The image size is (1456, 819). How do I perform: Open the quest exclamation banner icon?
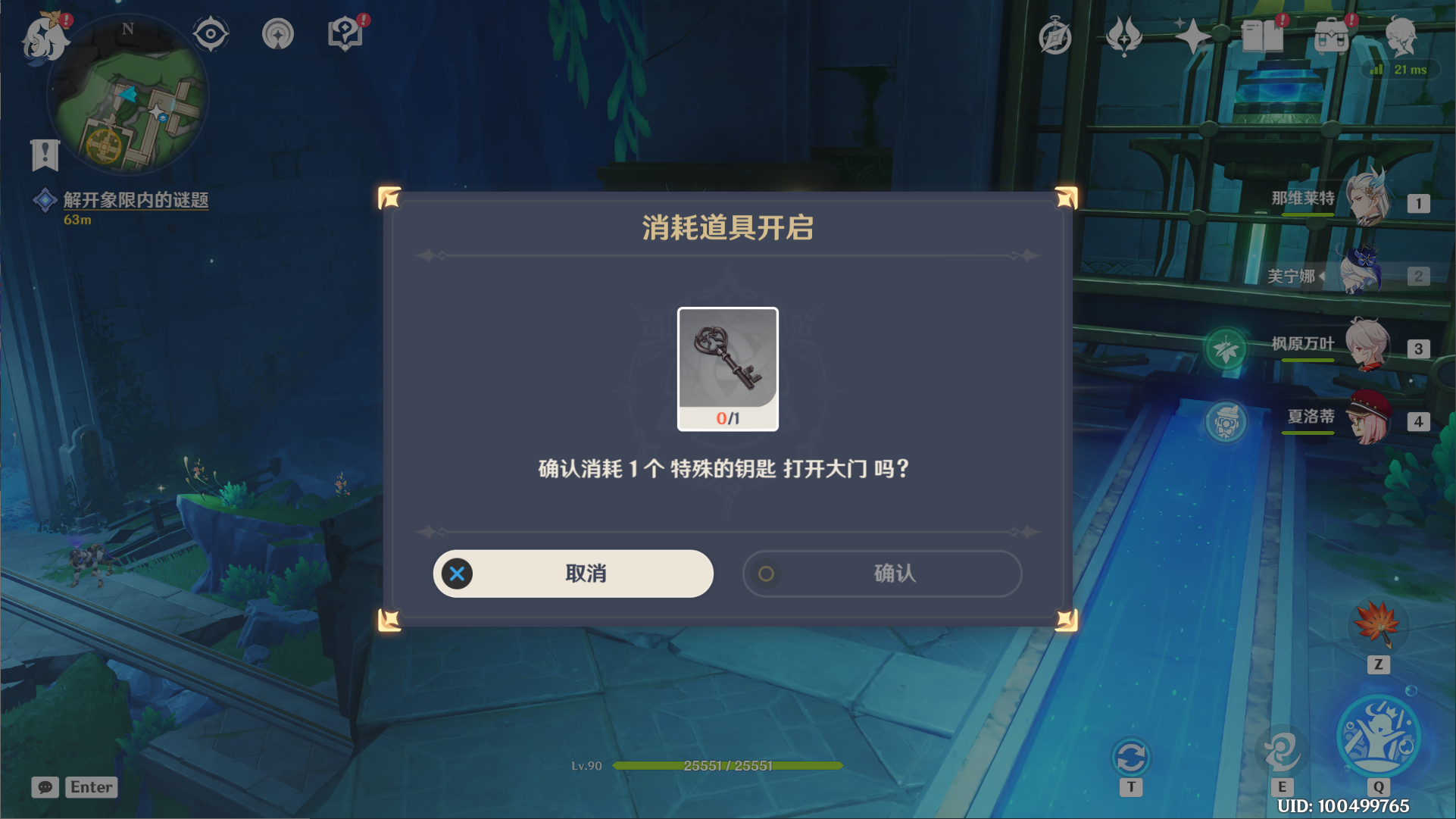click(x=45, y=155)
